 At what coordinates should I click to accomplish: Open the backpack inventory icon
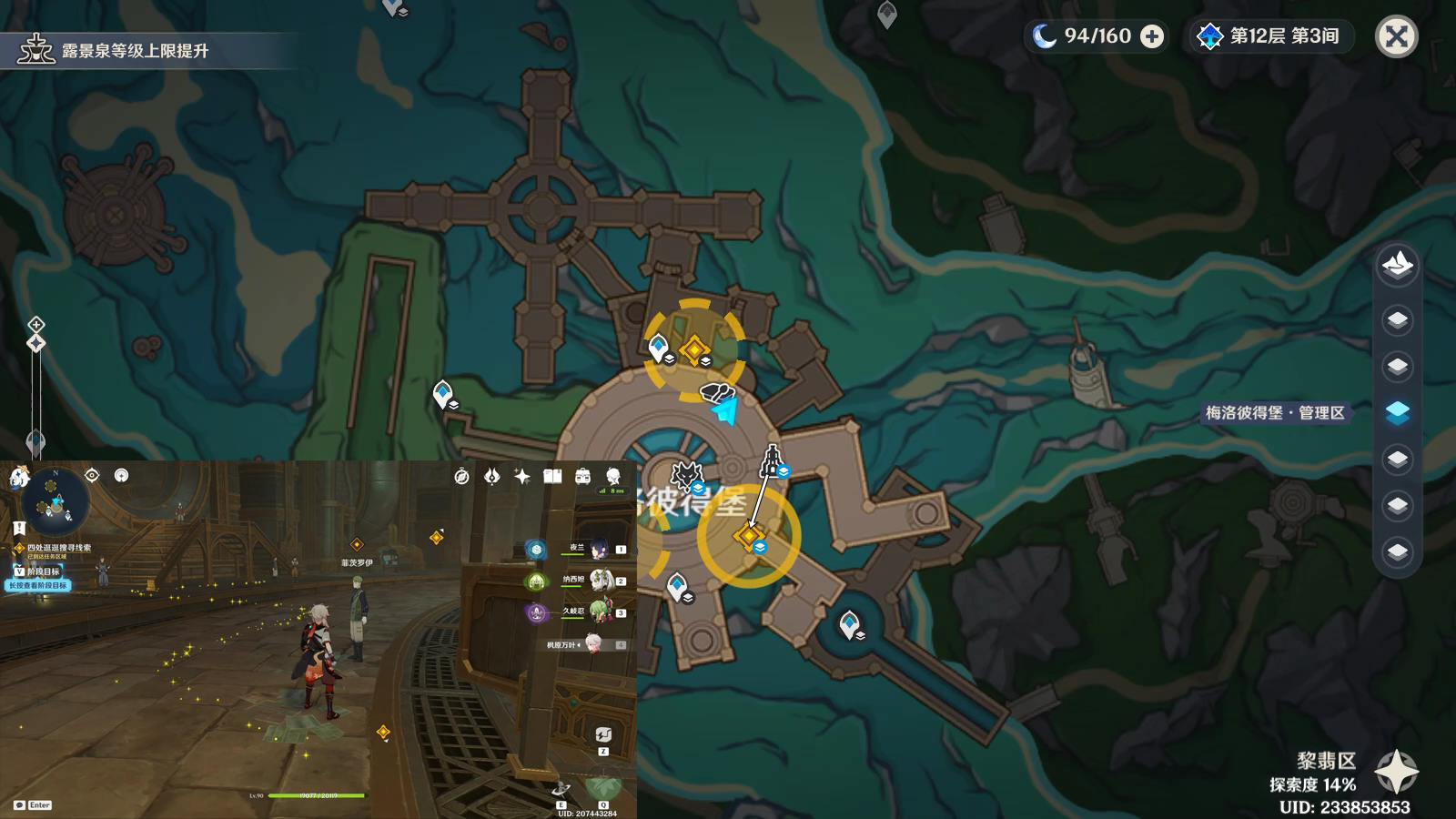tap(583, 476)
